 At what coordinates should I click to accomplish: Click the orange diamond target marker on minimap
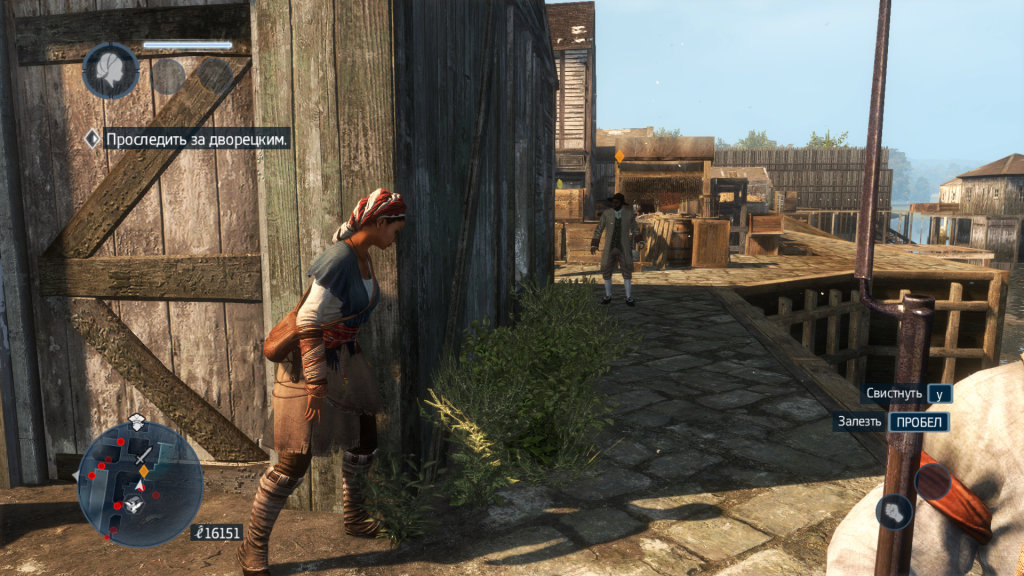coord(143,470)
